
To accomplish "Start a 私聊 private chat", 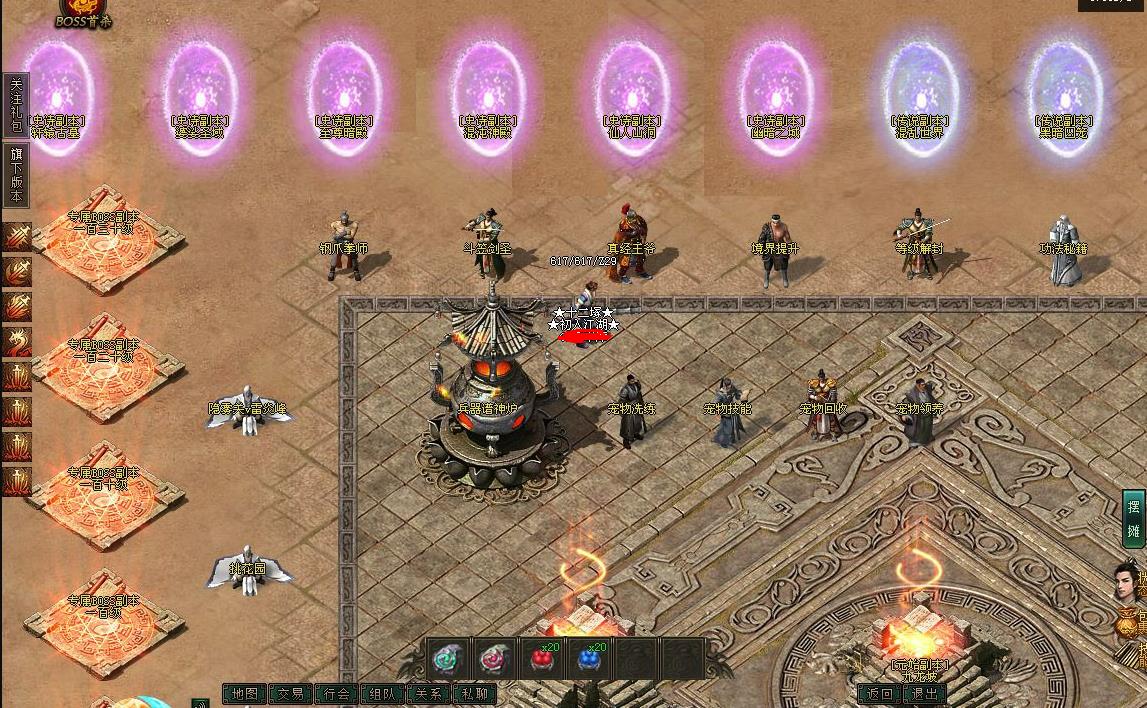I will [474, 694].
